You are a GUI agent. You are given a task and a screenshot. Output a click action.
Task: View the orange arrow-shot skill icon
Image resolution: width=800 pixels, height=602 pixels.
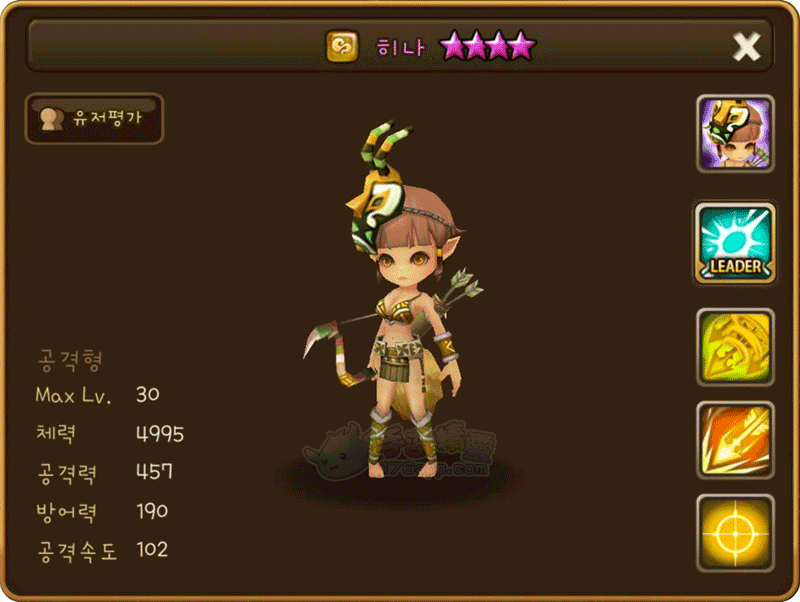(x=735, y=440)
